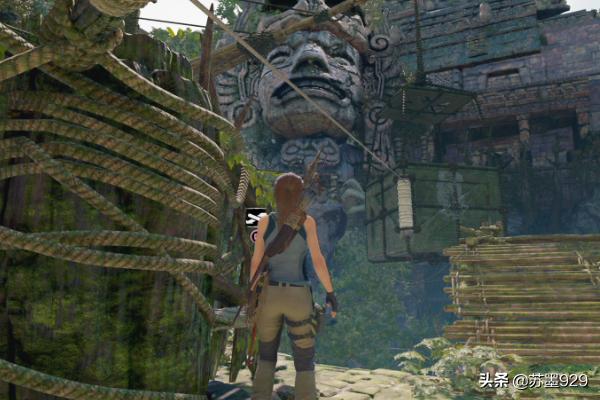Select the knife cut-rope interaction icon

(x=255, y=217)
